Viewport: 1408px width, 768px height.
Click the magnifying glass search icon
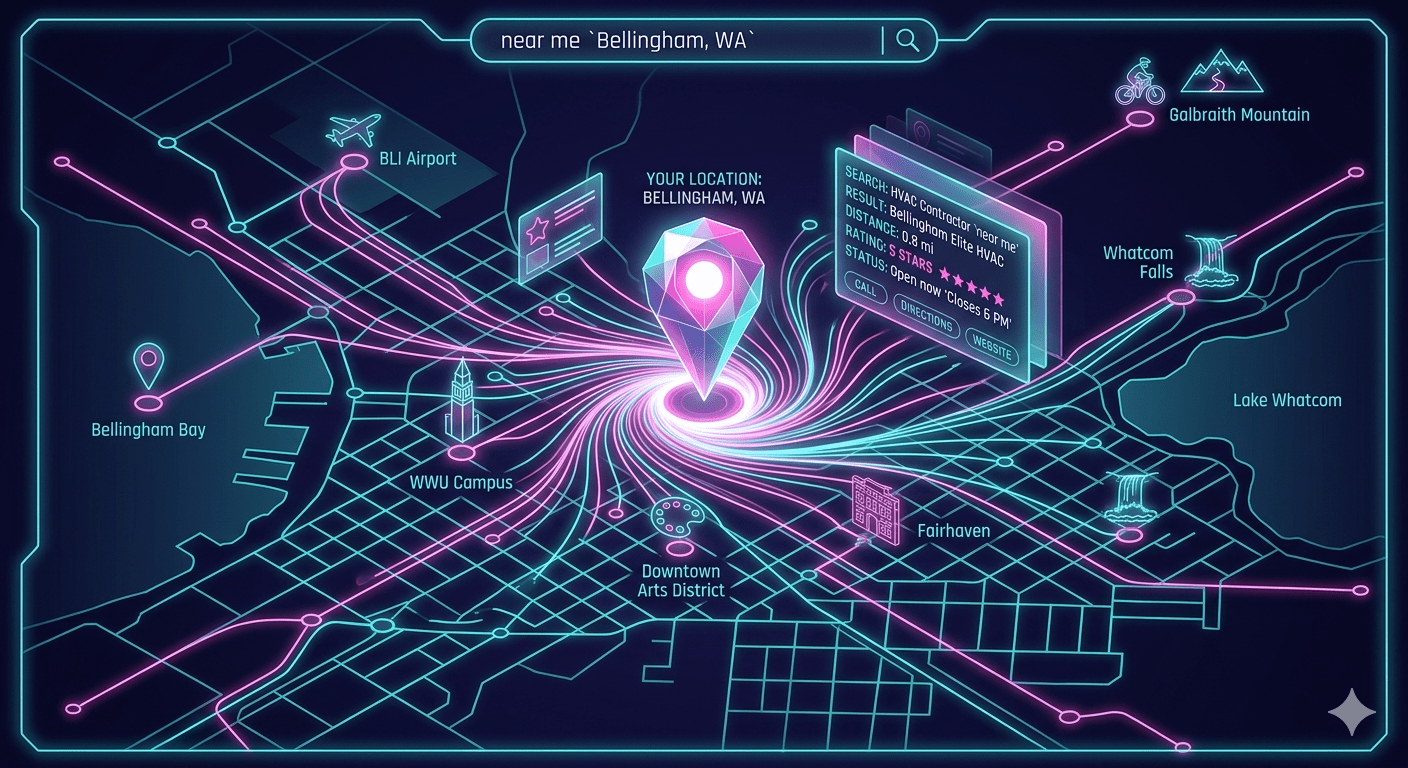[x=908, y=40]
